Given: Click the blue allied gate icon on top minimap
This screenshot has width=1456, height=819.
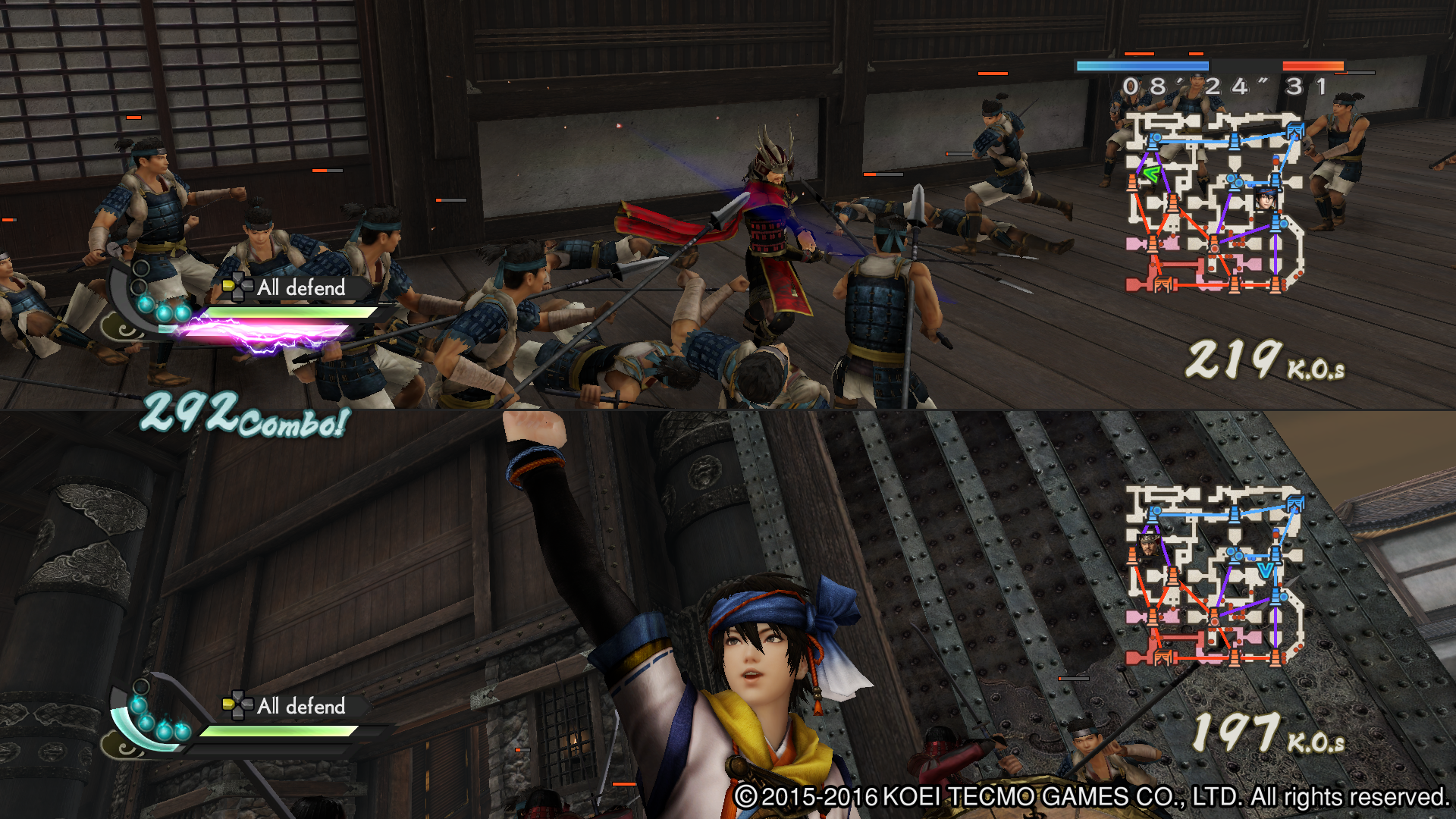Looking at the screenshot, I should pyautogui.click(x=1295, y=130).
